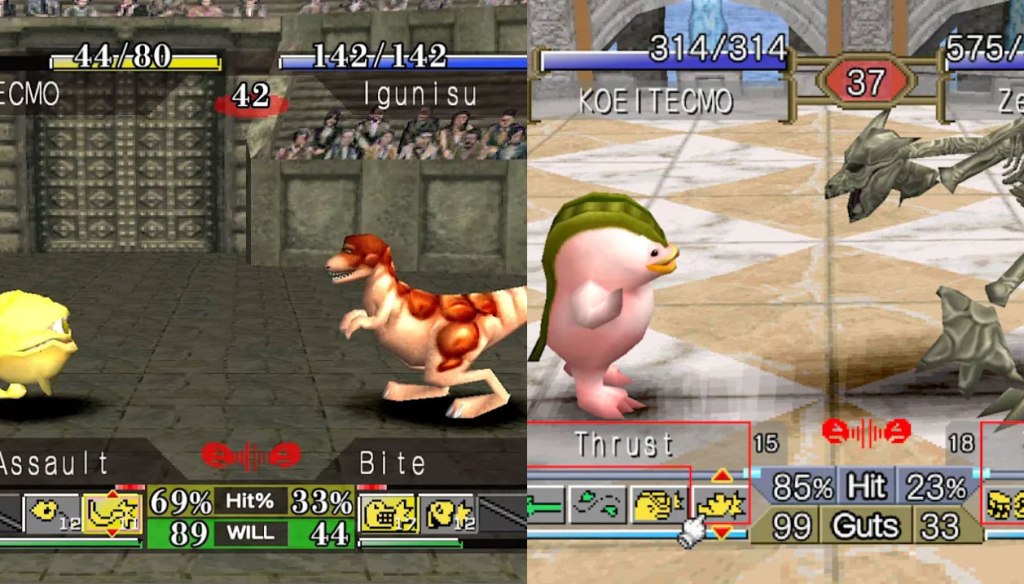This screenshot has height=584, width=1024.
Task: Click the red up arrow above Thrust icon
Action: click(721, 475)
